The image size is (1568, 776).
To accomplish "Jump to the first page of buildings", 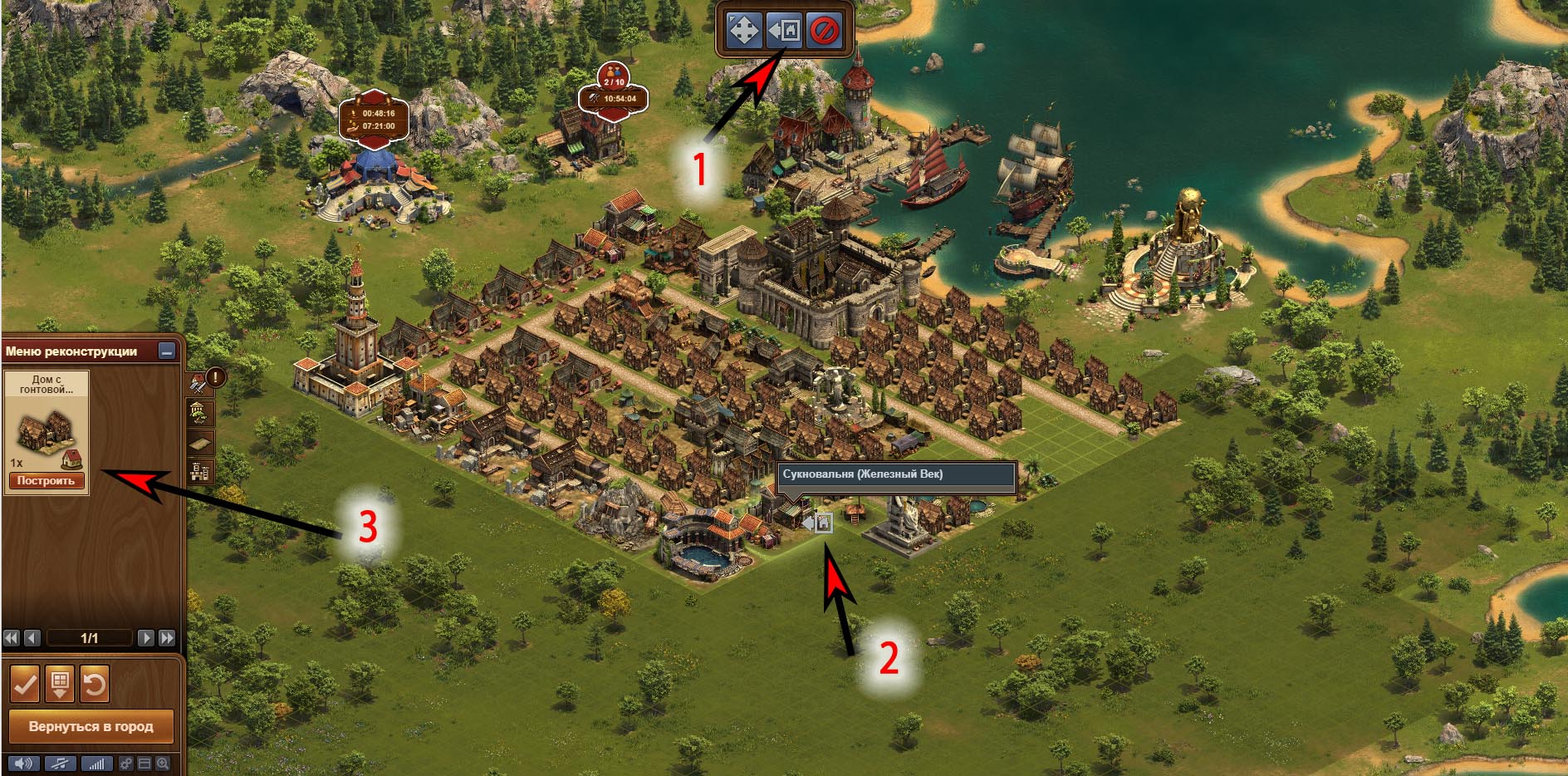I will click(x=12, y=638).
